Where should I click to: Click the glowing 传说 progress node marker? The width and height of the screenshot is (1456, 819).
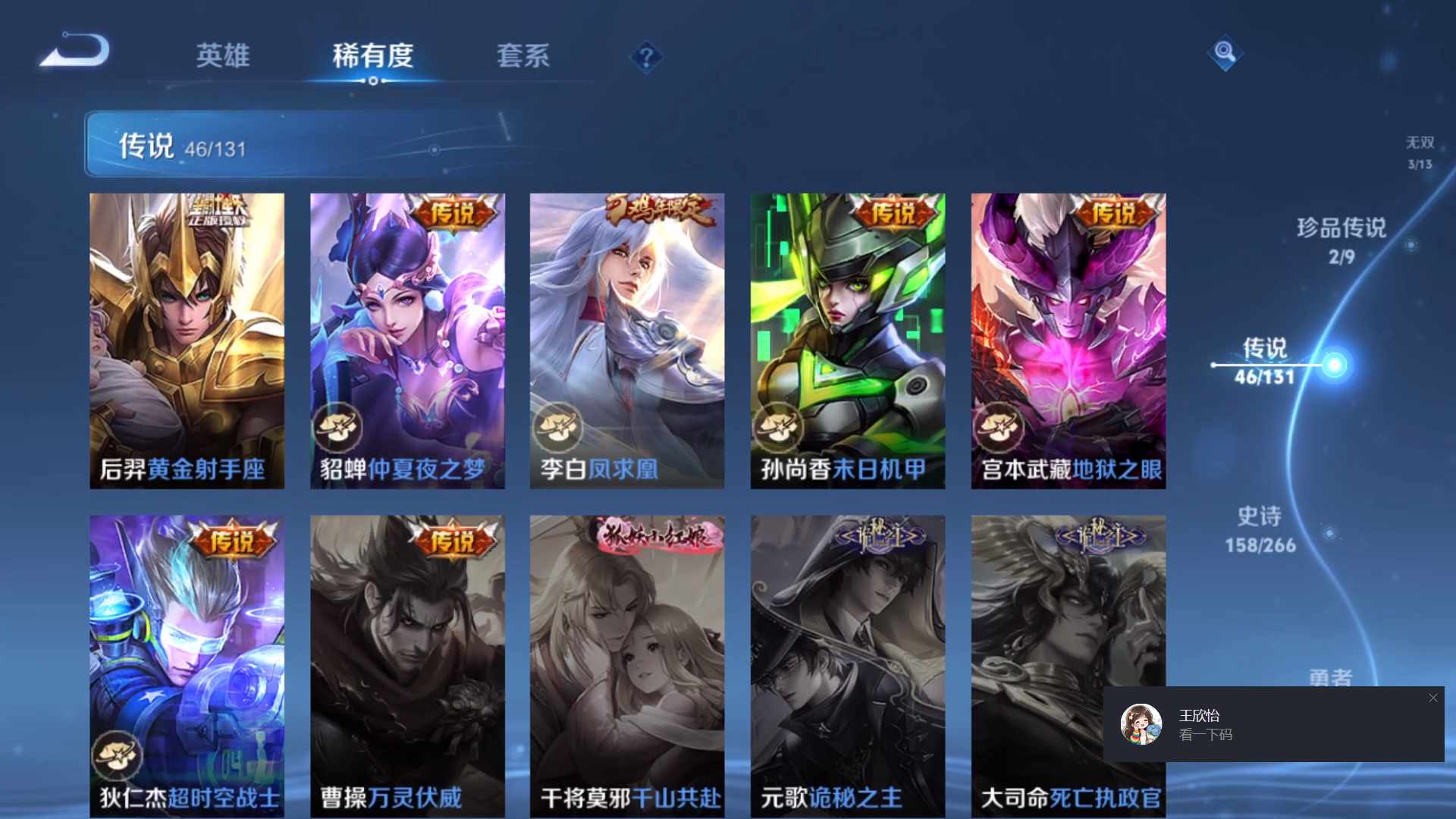[1335, 364]
